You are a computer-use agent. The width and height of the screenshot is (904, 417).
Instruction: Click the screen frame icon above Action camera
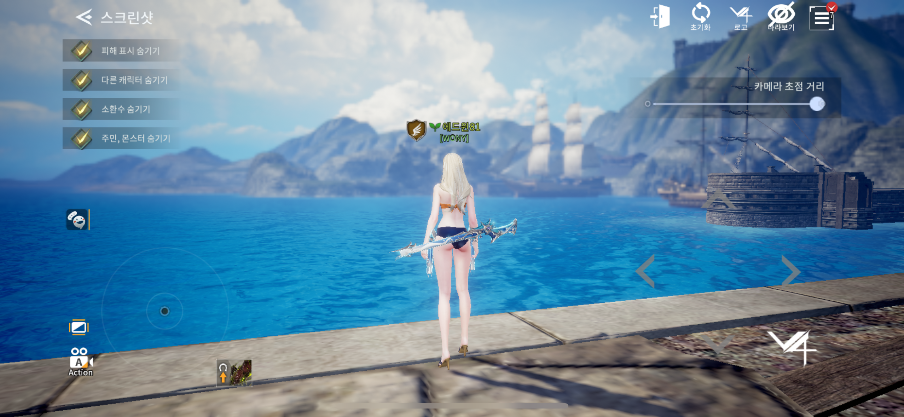point(79,327)
